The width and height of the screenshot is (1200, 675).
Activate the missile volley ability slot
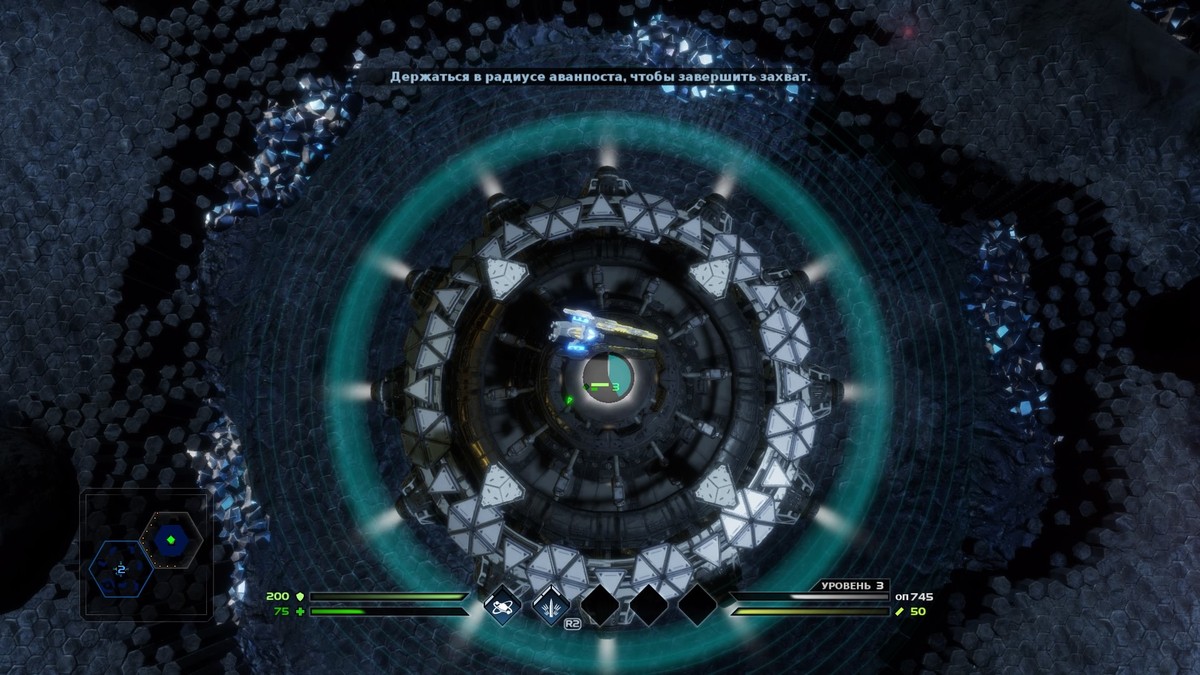pos(550,604)
